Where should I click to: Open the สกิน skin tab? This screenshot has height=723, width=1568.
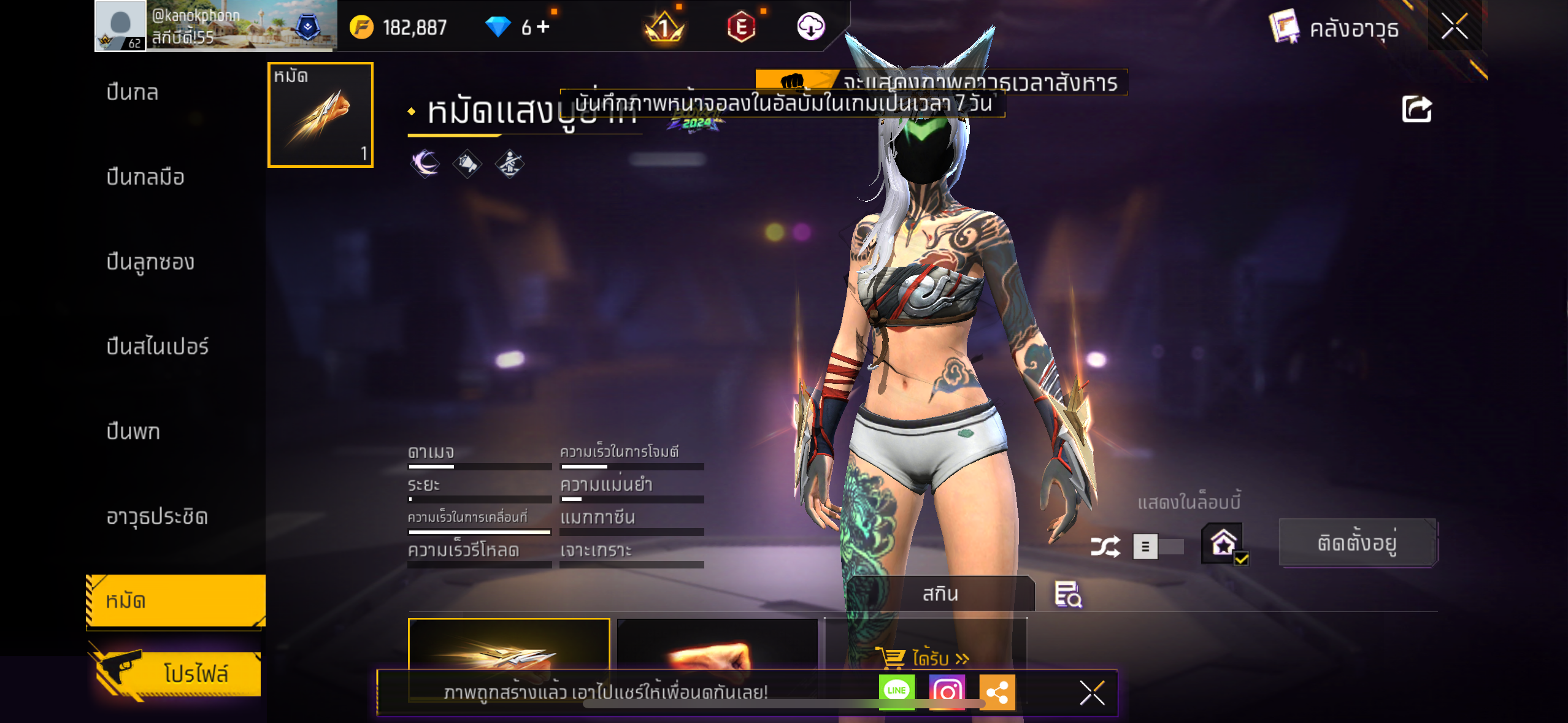click(940, 594)
